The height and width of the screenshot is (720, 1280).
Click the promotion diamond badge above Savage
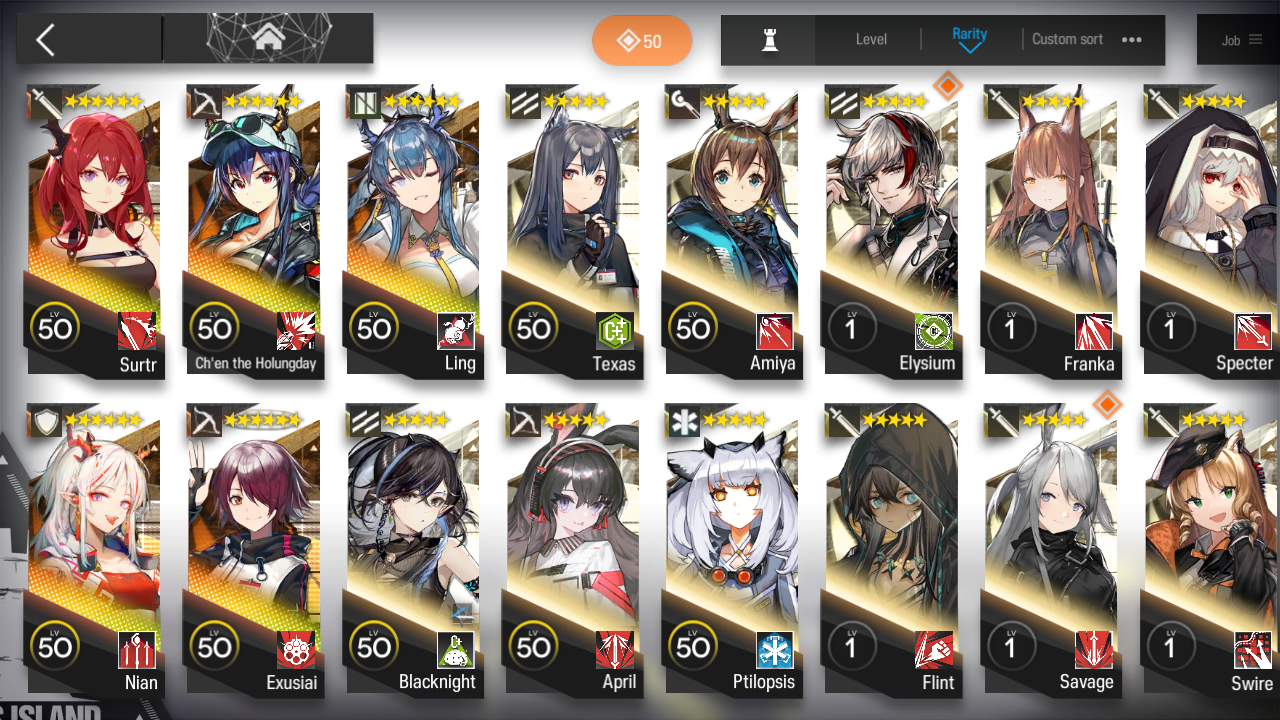tap(1108, 407)
